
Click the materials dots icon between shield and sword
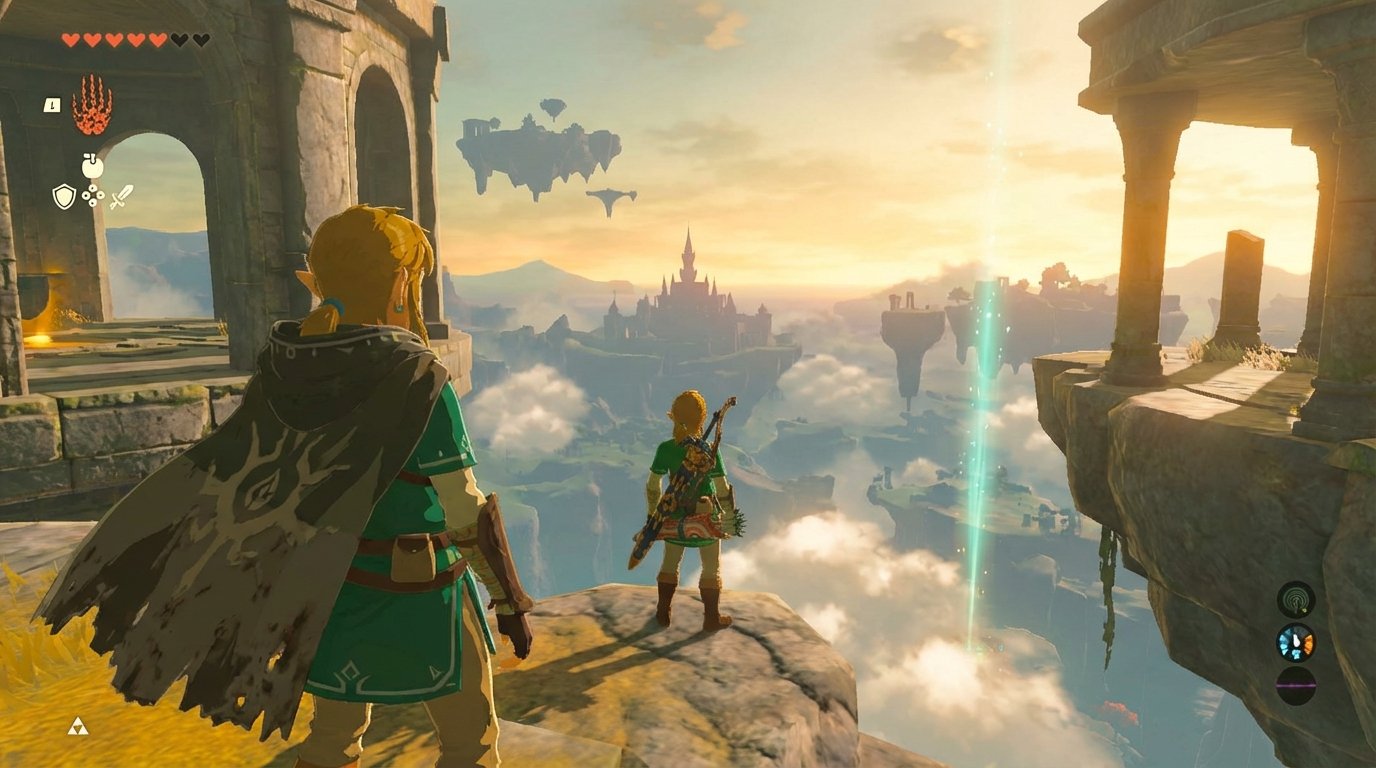point(93,196)
